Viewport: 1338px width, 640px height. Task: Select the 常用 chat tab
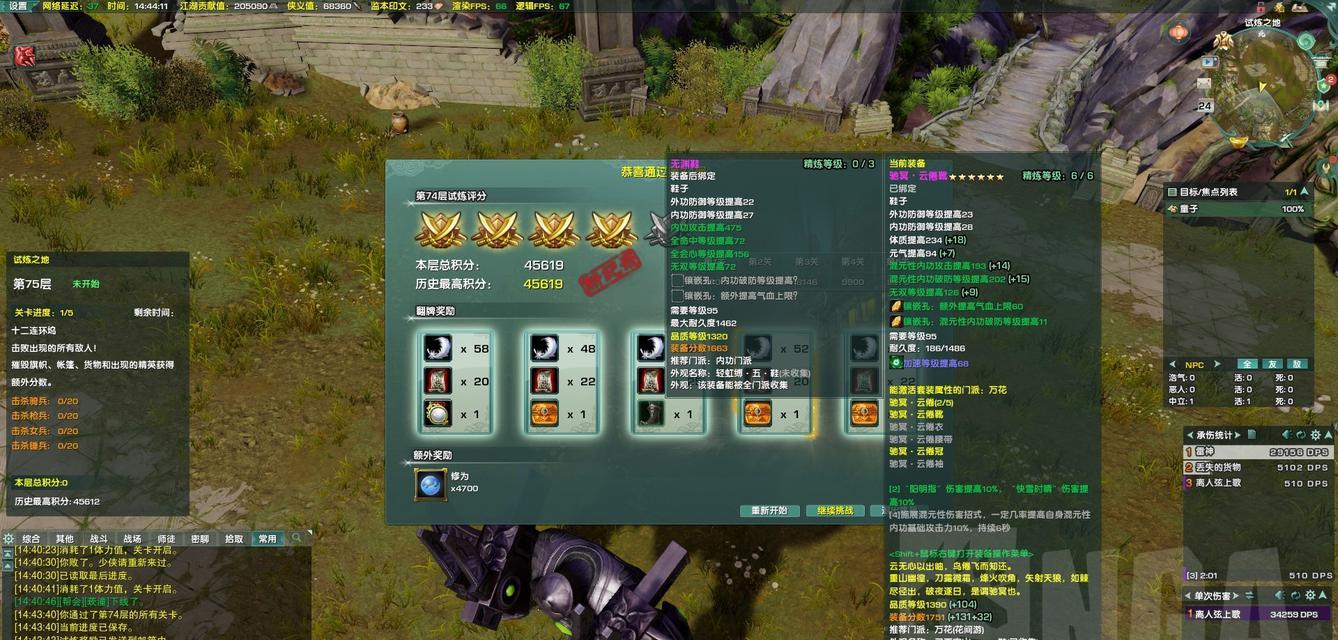(267, 539)
